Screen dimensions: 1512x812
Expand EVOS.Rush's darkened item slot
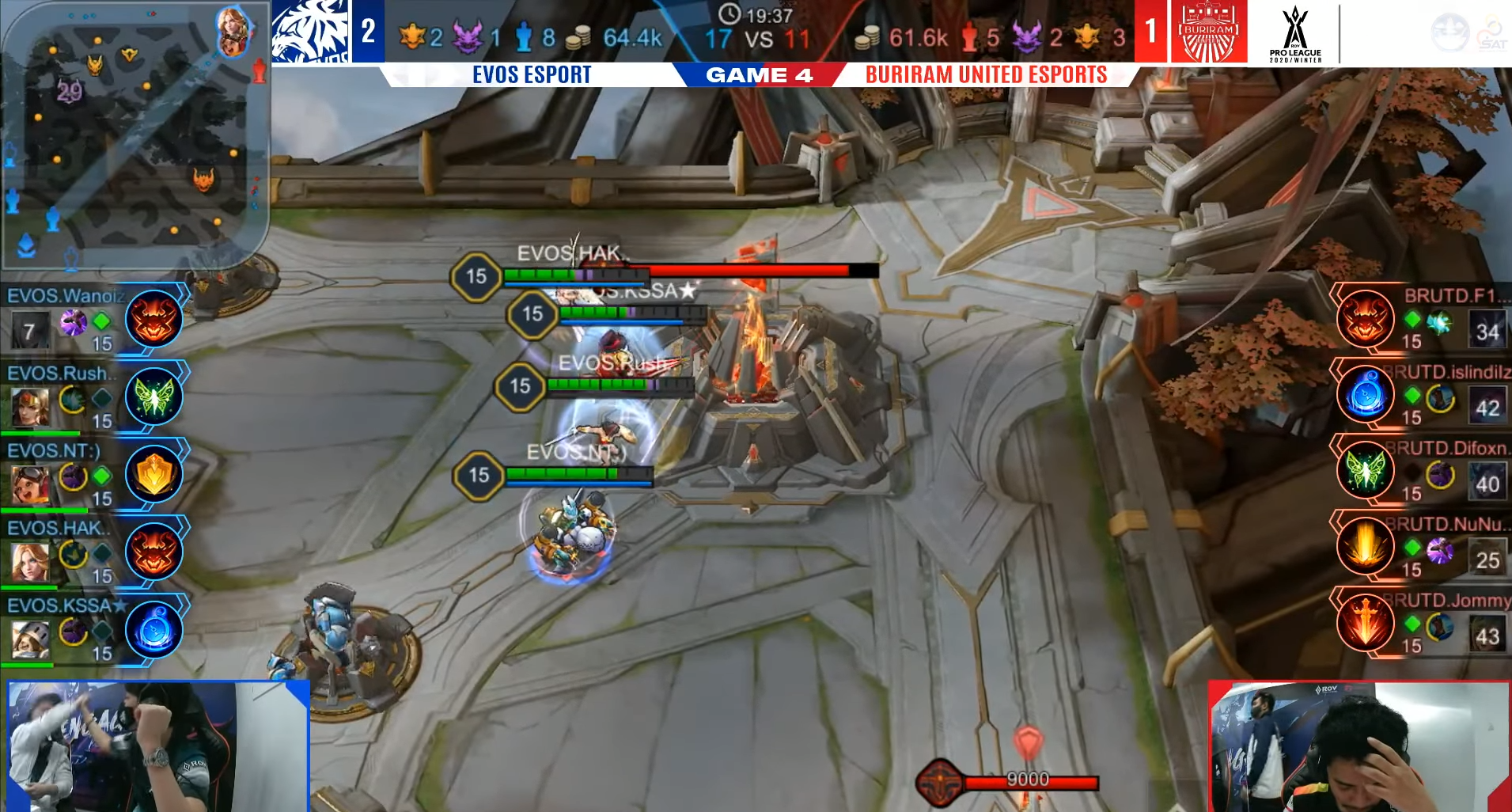coord(100,400)
